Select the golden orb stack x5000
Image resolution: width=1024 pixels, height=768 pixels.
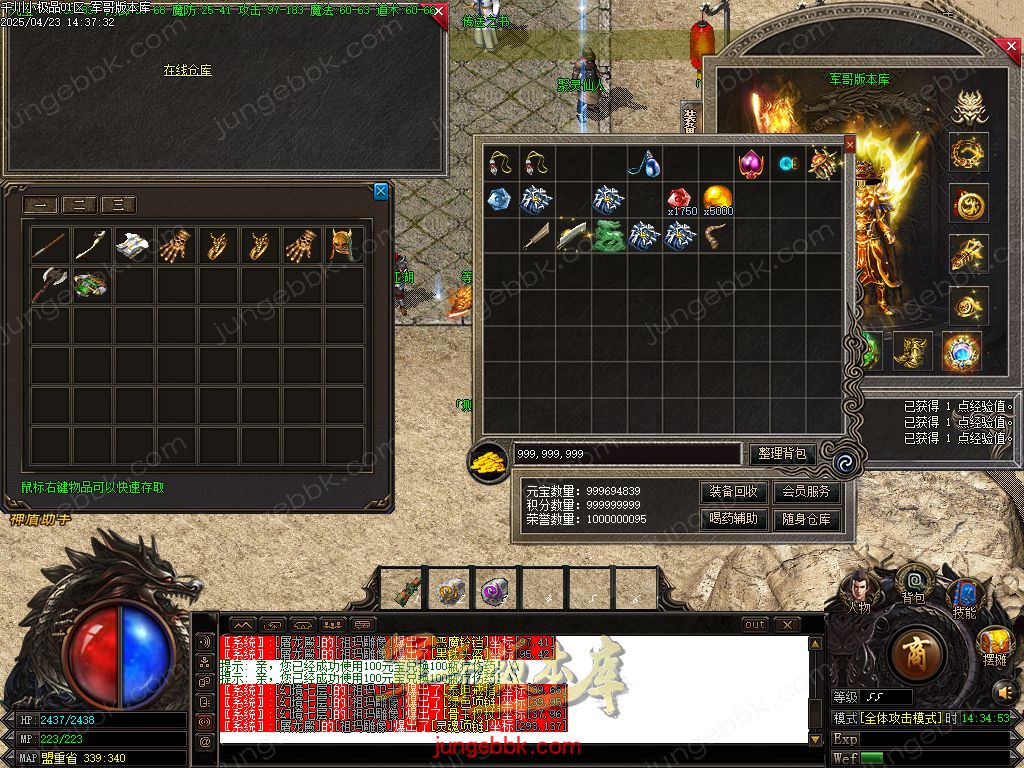pos(717,198)
